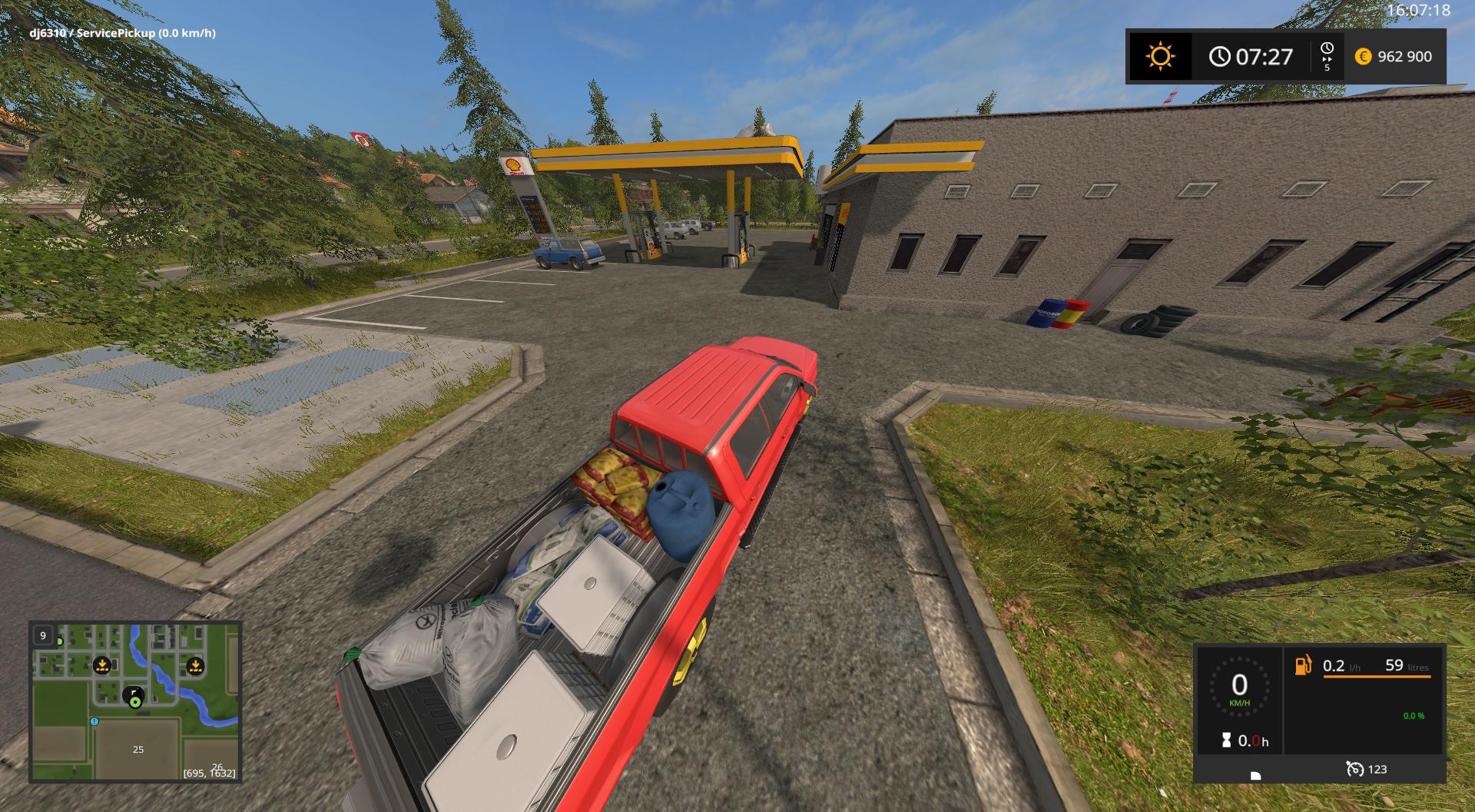Open the minimap
This screenshot has width=1475, height=812.
[135, 701]
